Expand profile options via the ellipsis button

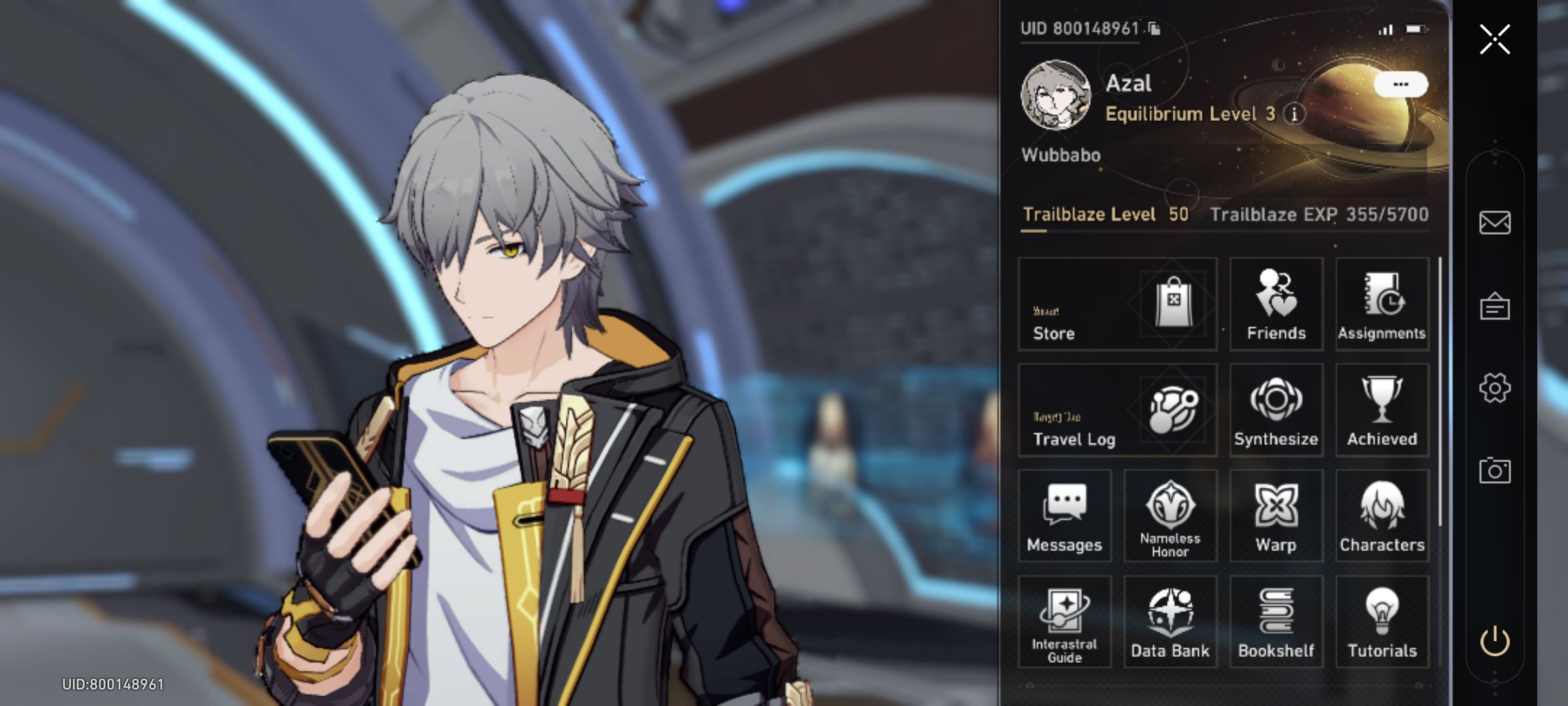click(1401, 82)
